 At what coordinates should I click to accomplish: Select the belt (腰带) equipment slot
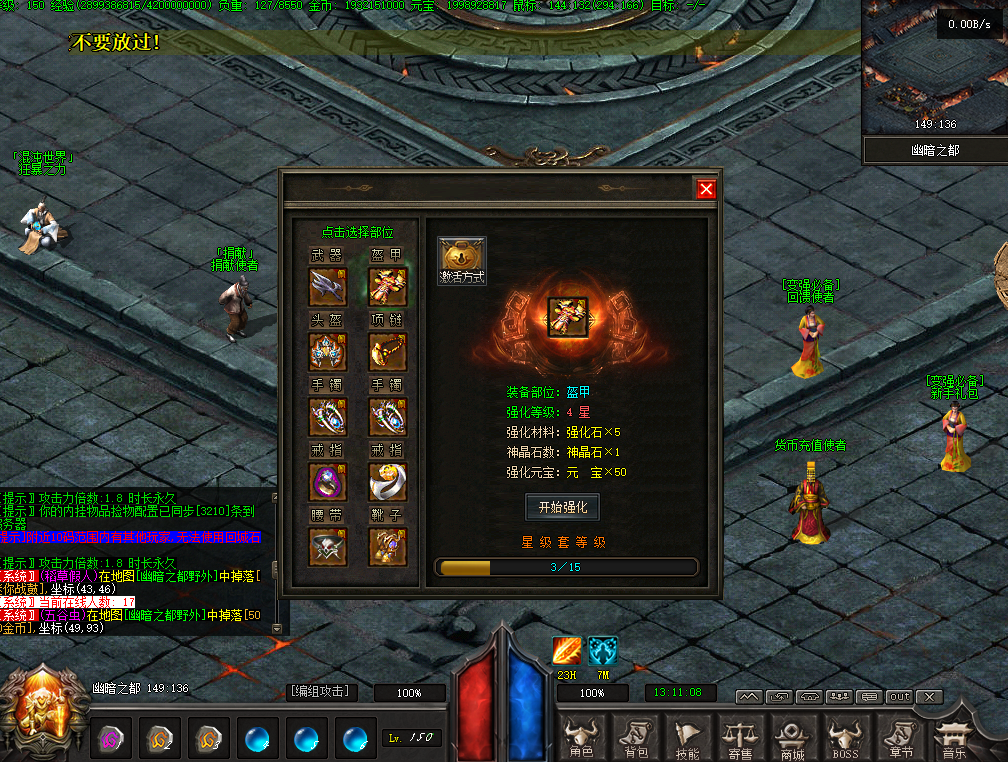(x=328, y=547)
